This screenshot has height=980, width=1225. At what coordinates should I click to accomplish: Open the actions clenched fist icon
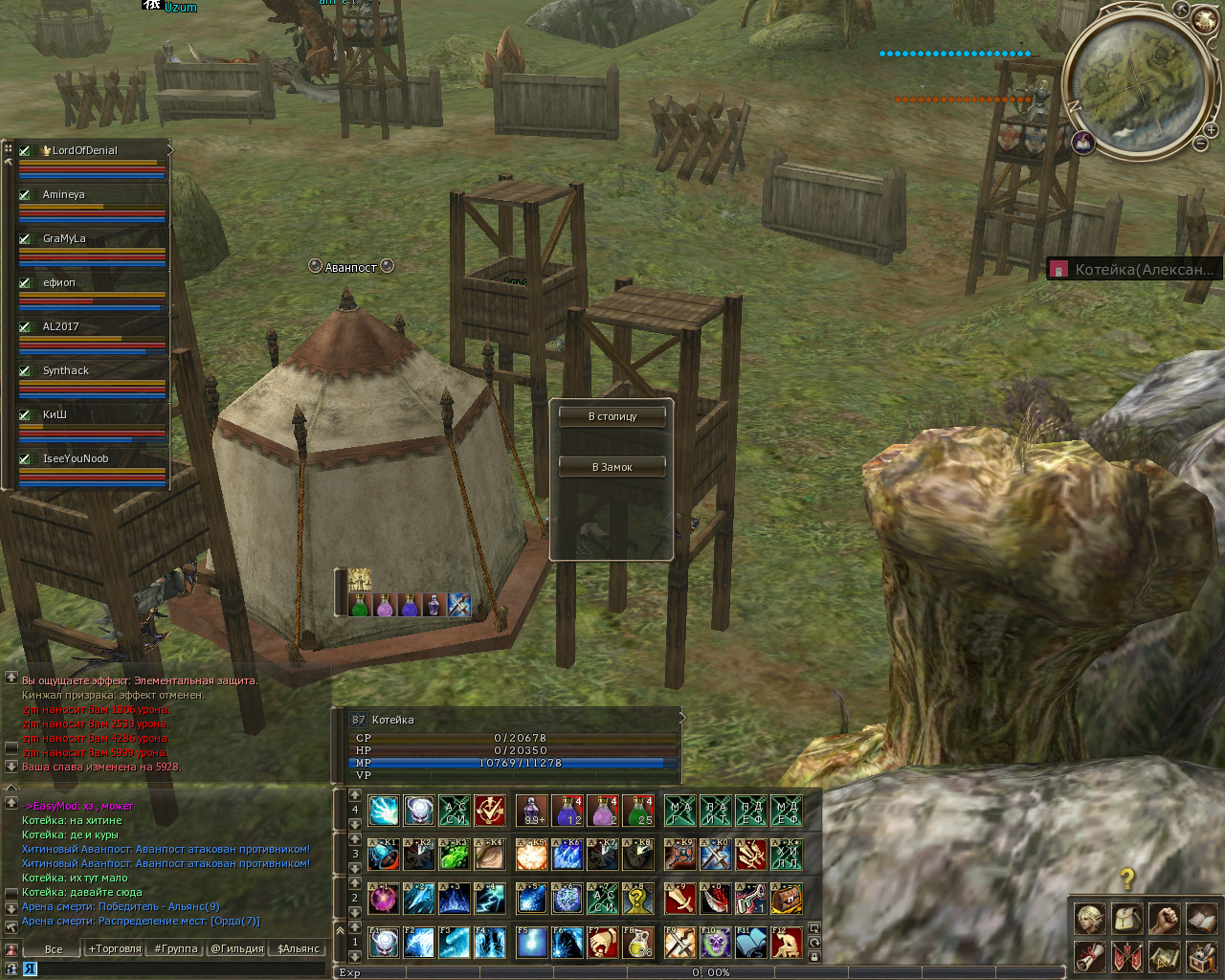click(x=1164, y=920)
